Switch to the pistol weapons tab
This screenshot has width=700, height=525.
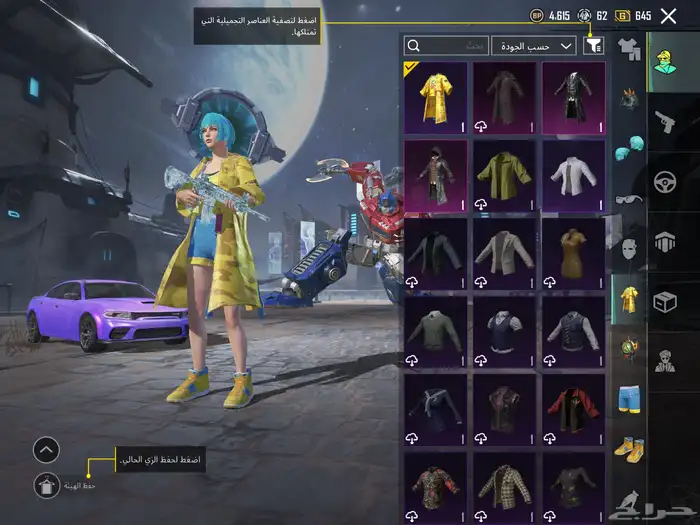pyautogui.click(x=665, y=122)
